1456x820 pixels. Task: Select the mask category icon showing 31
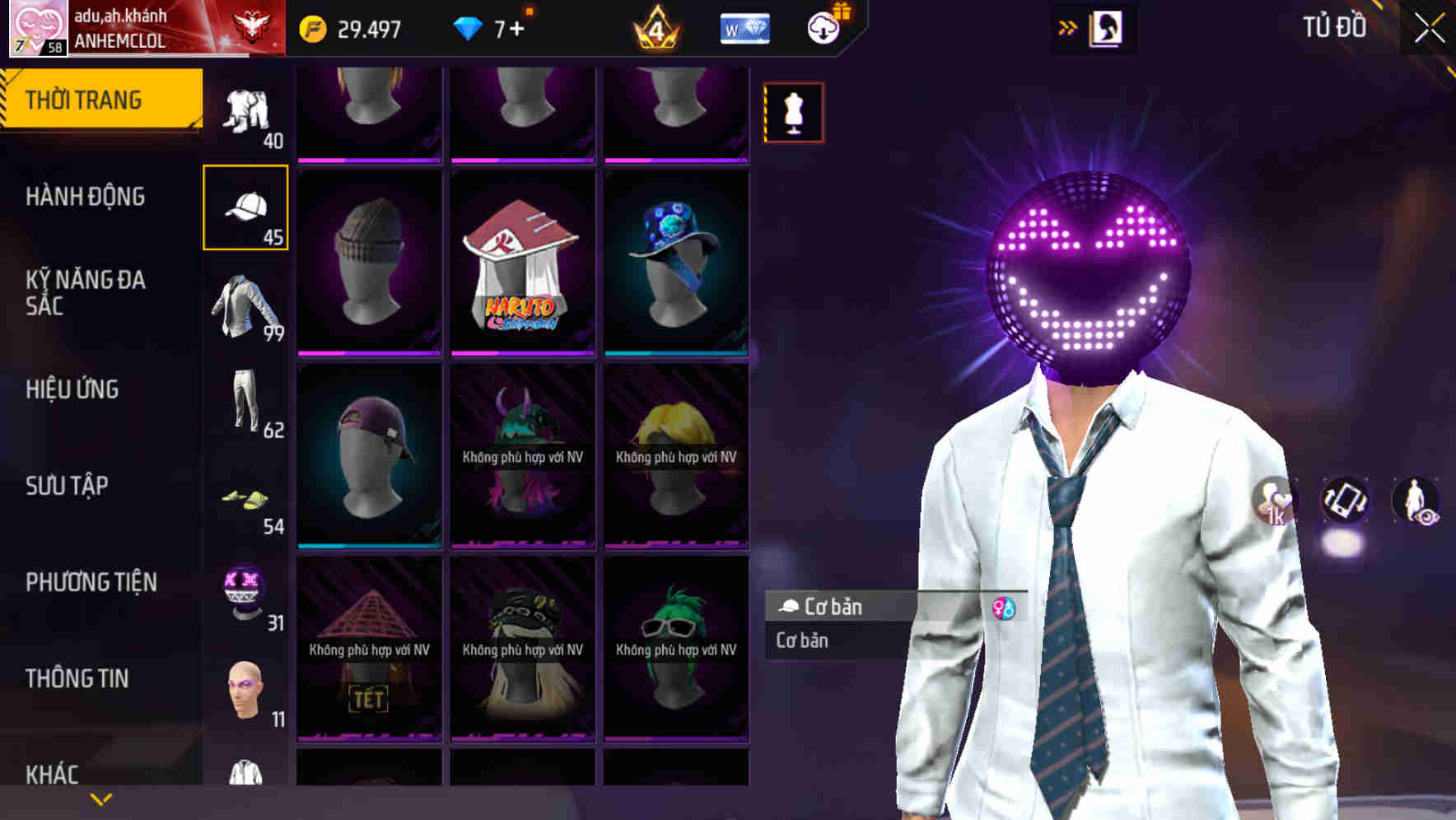coord(244,593)
